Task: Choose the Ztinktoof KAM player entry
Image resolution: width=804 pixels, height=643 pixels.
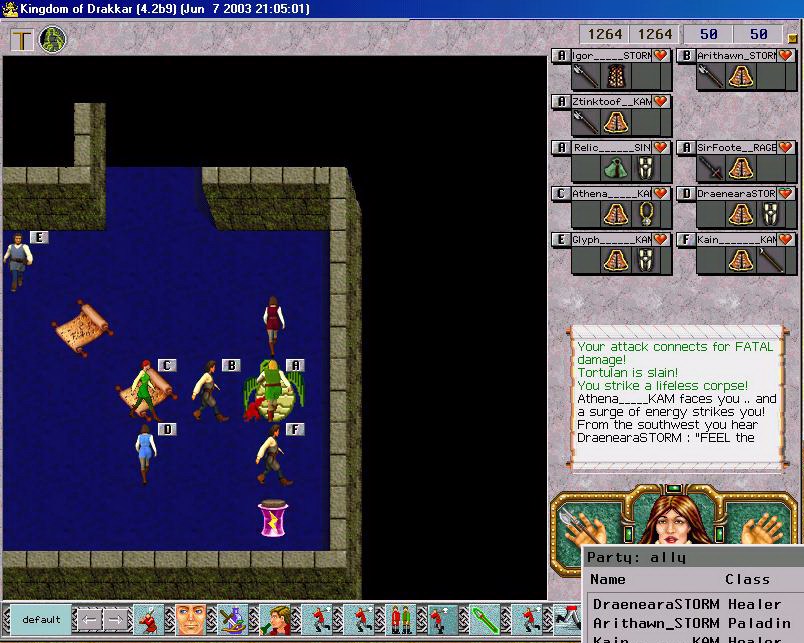Action: tap(611, 102)
